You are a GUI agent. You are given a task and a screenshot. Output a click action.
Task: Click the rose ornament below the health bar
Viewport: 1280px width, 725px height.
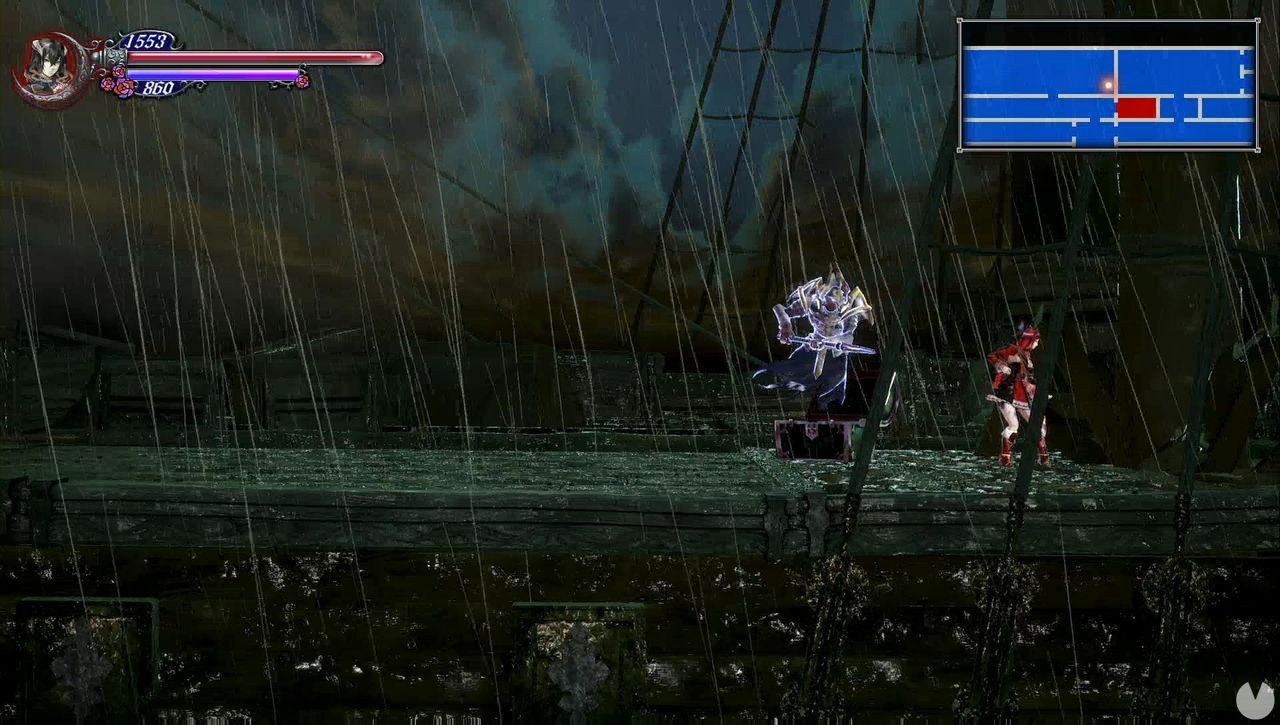coord(119,71)
